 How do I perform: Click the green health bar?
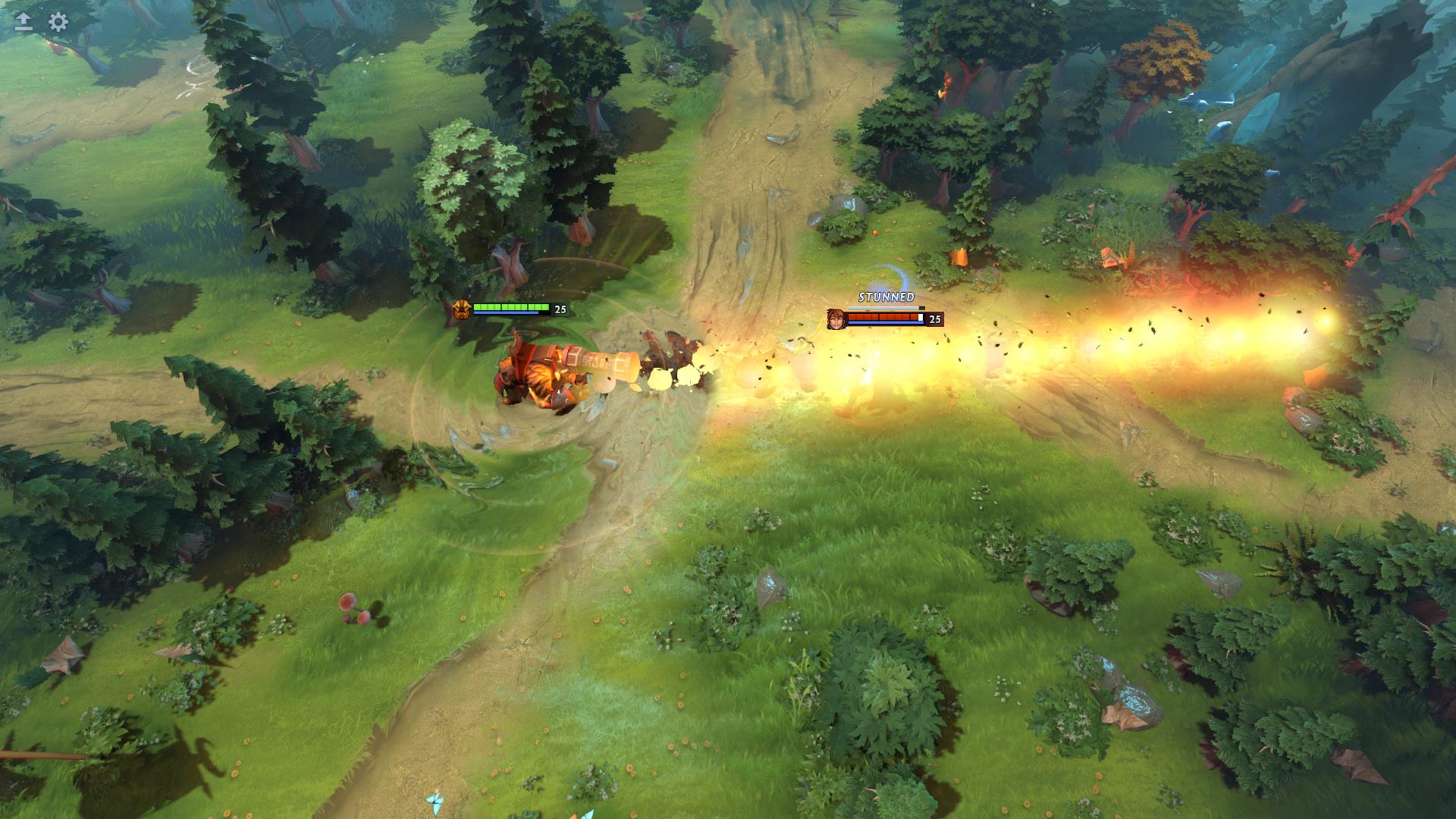(512, 306)
